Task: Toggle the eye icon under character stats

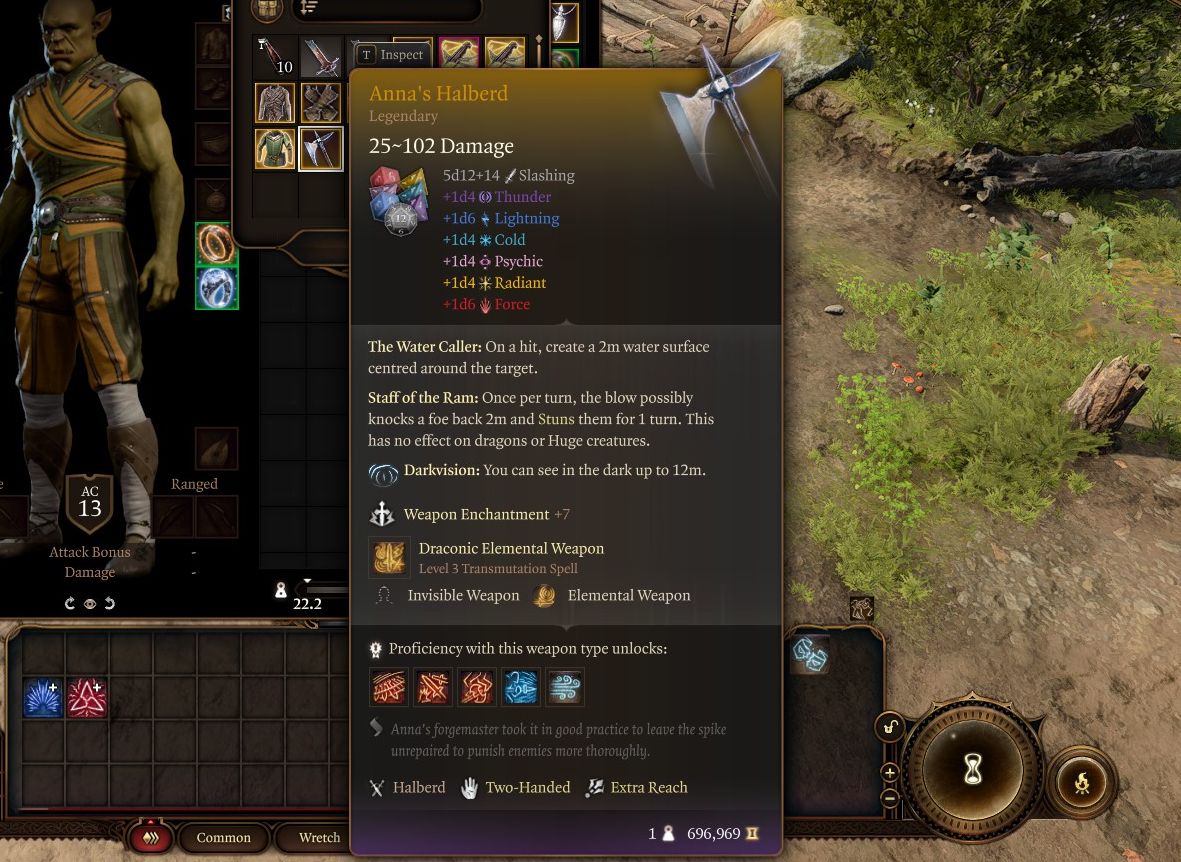Action: (90, 604)
